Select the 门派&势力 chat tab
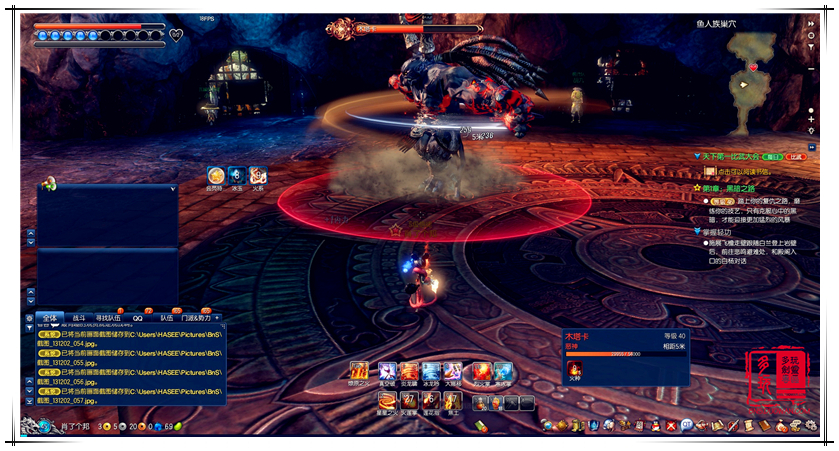The height and width of the screenshot is (451, 839). (195, 318)
